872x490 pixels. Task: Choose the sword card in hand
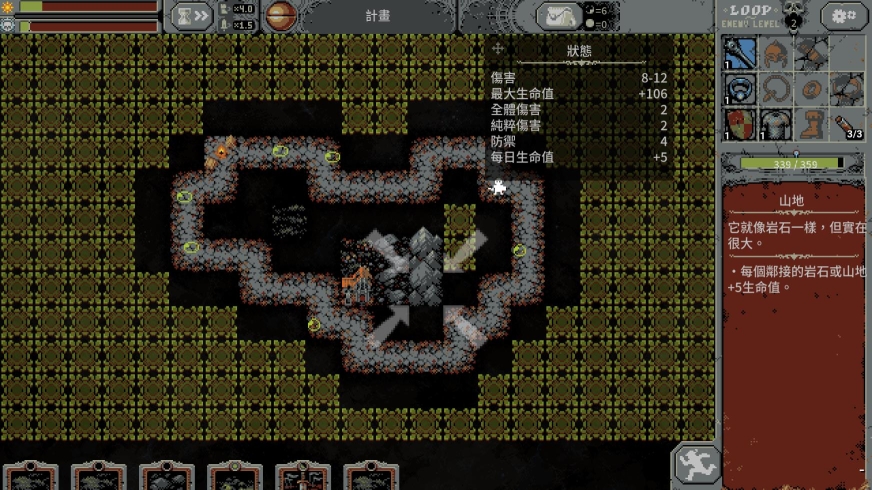click(x=302, y=477)
